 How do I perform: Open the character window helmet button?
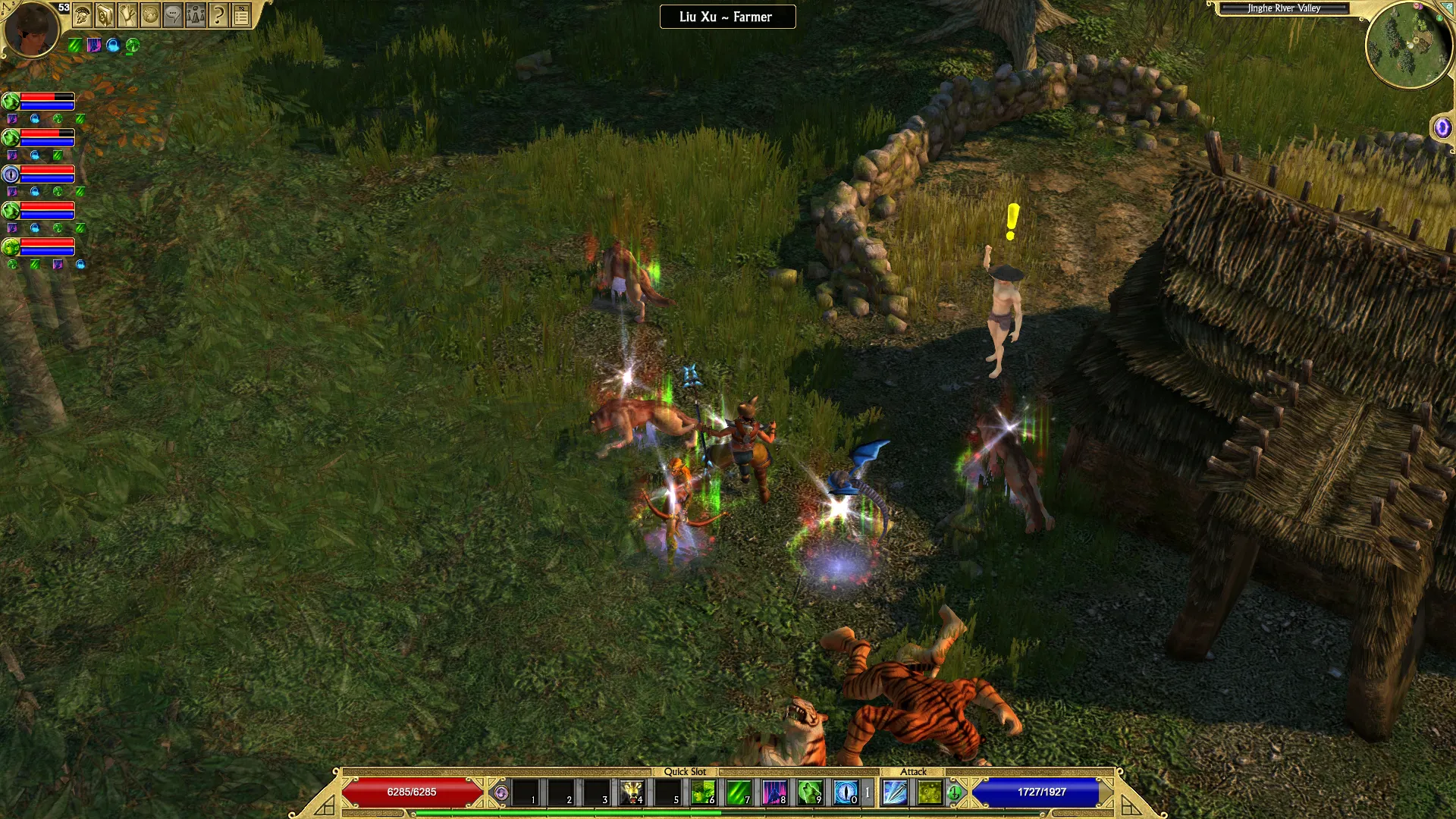click(83, 15)
